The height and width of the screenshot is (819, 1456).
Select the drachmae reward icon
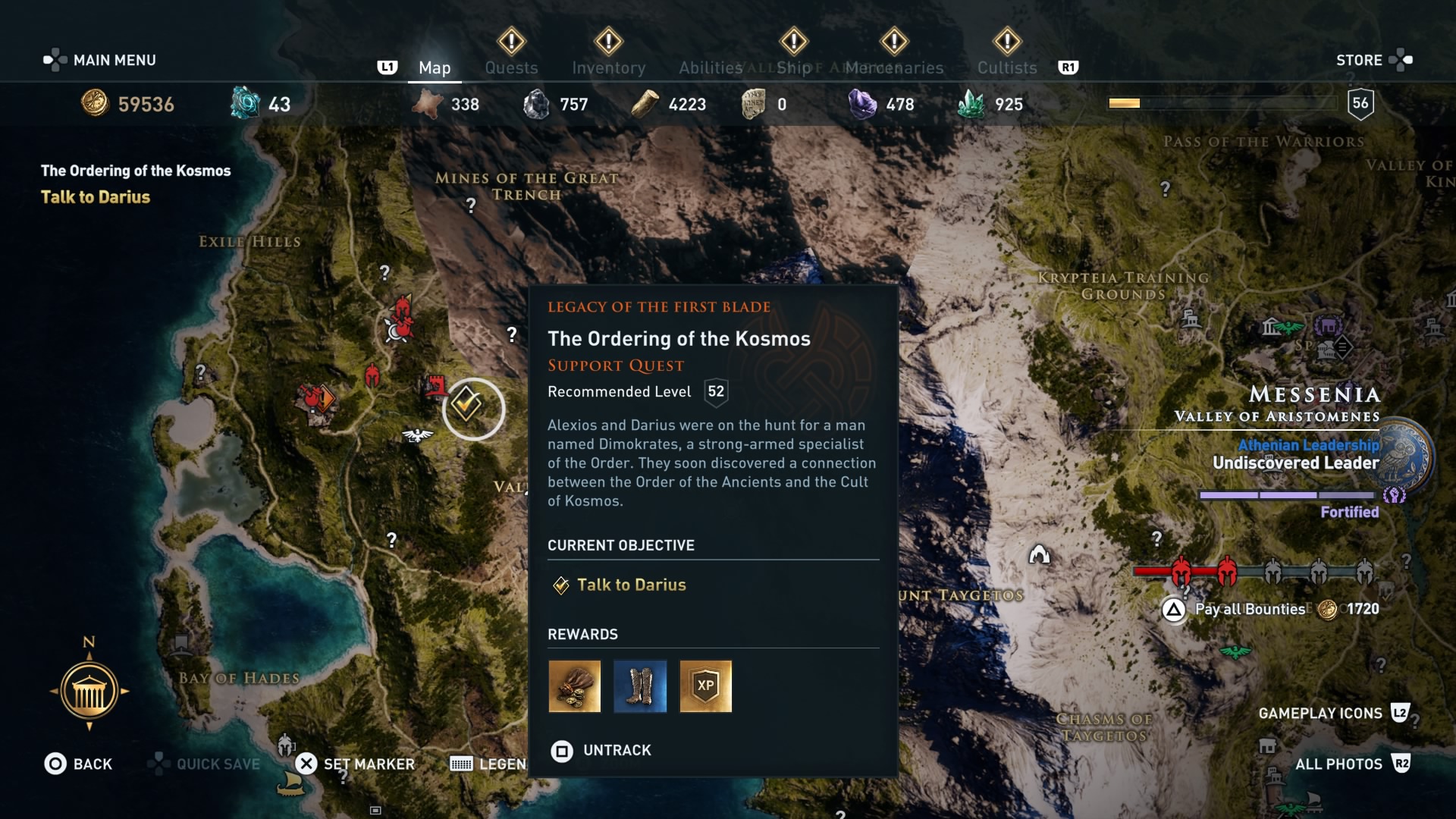573,687
